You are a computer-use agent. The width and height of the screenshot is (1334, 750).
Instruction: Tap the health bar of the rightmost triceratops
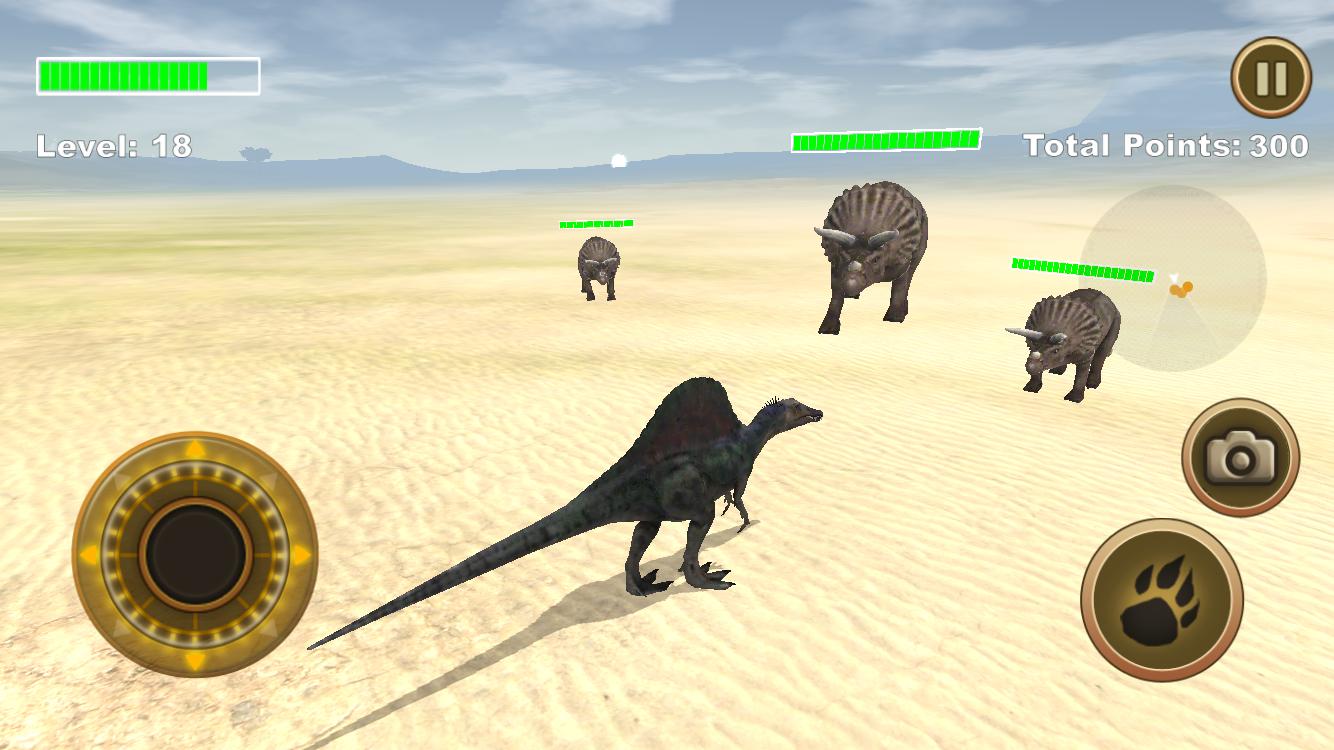click(1081, 265)
